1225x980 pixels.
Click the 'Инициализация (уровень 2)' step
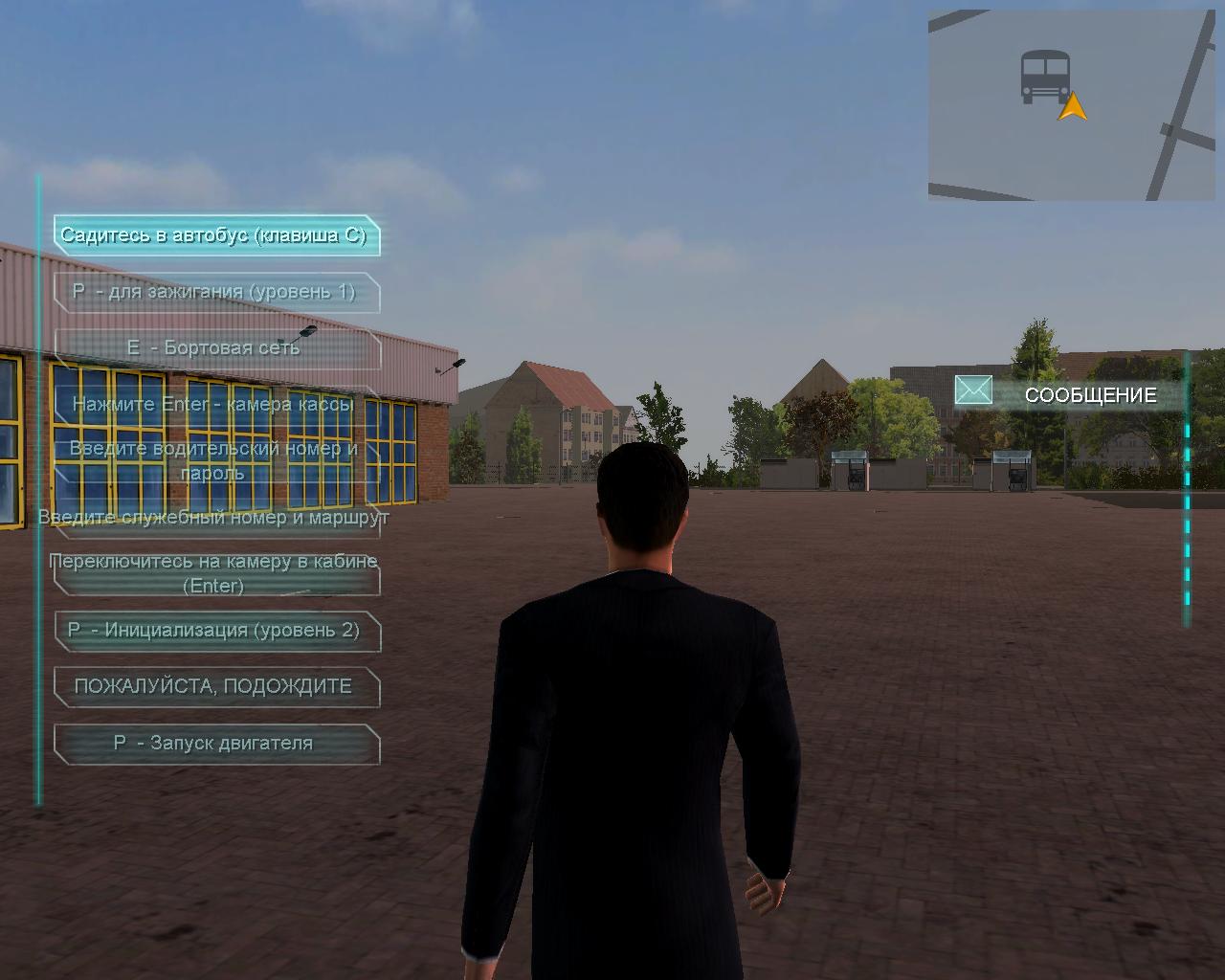pos(215,631)
